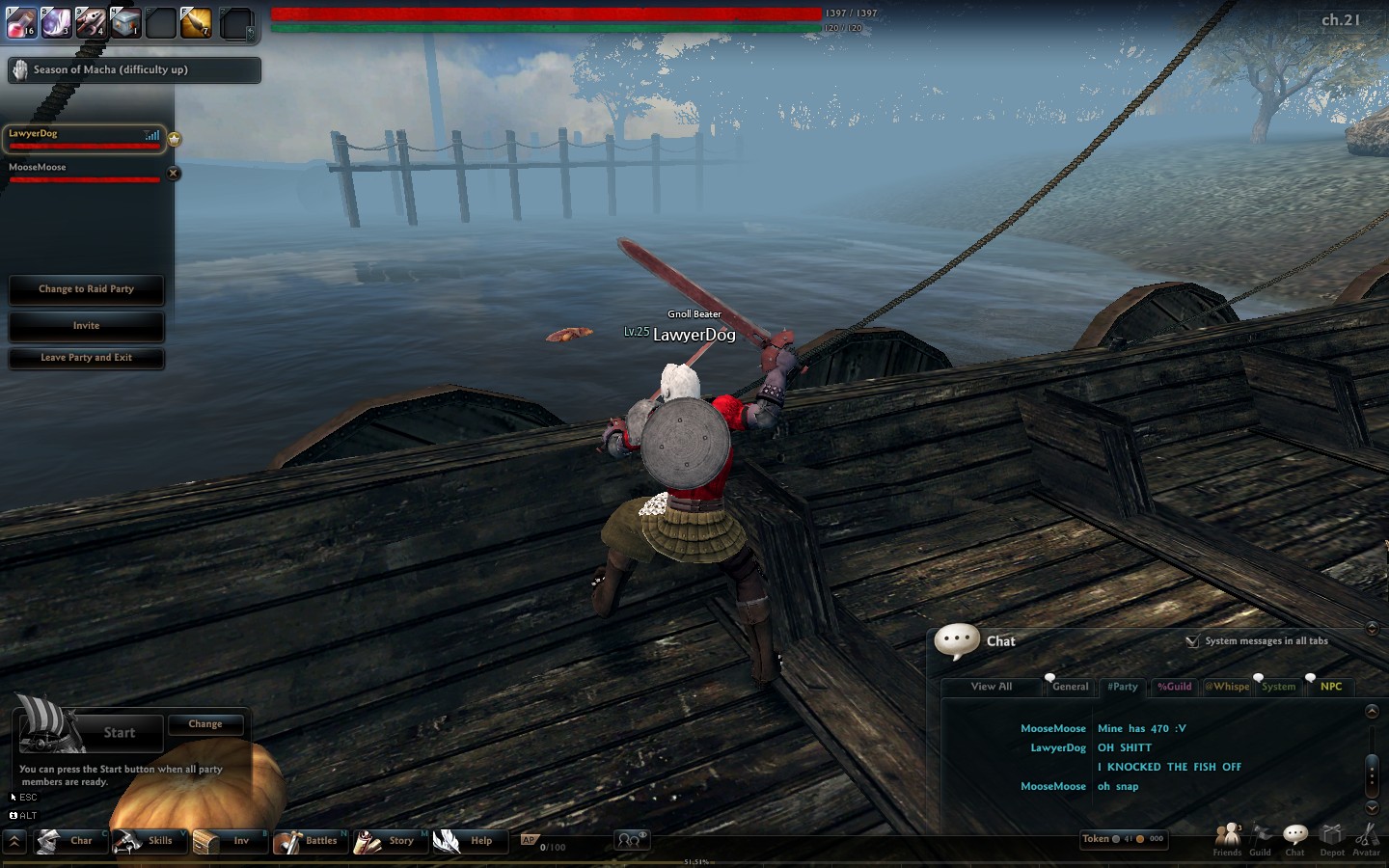Leave Party and Exit the boat
The image size is (1389, 868).
[x=86, y=358]
